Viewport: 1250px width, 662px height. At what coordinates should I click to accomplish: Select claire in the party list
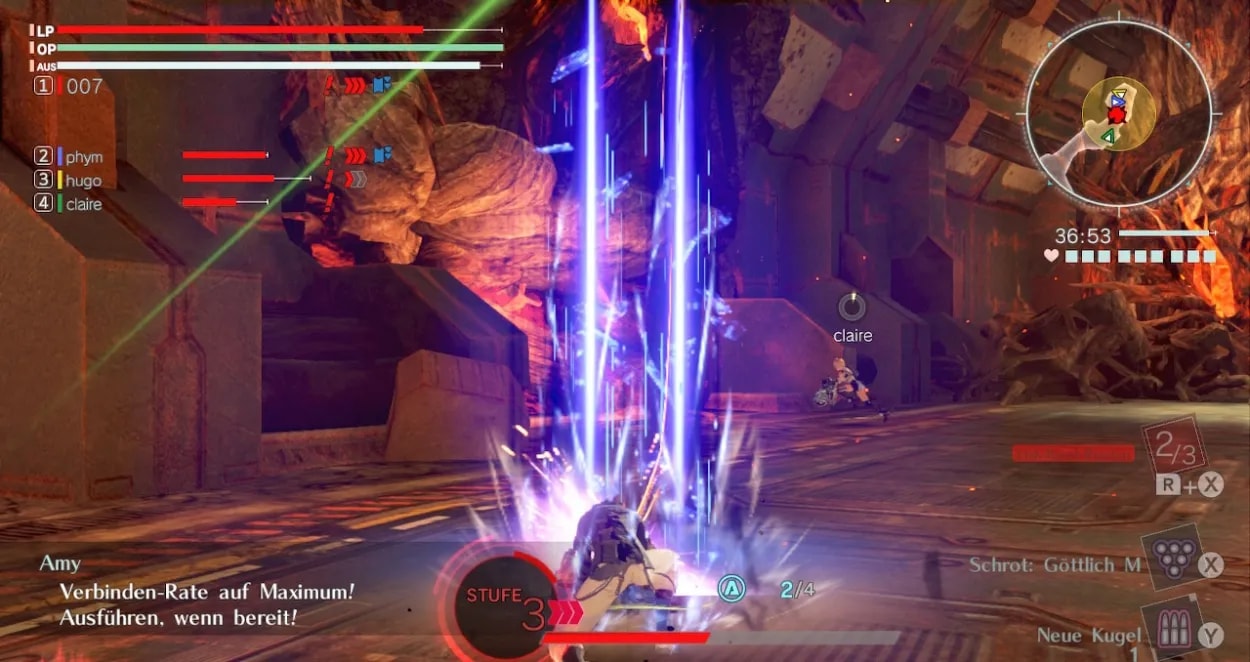[84, 204]
